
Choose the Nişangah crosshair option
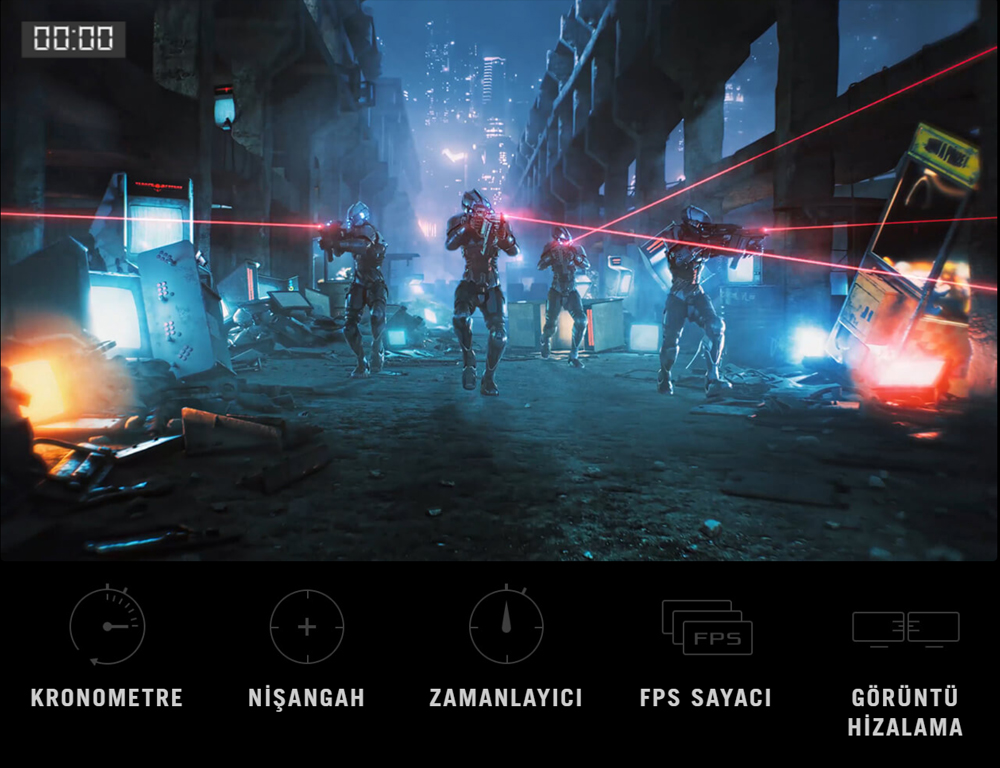[307, 628]
